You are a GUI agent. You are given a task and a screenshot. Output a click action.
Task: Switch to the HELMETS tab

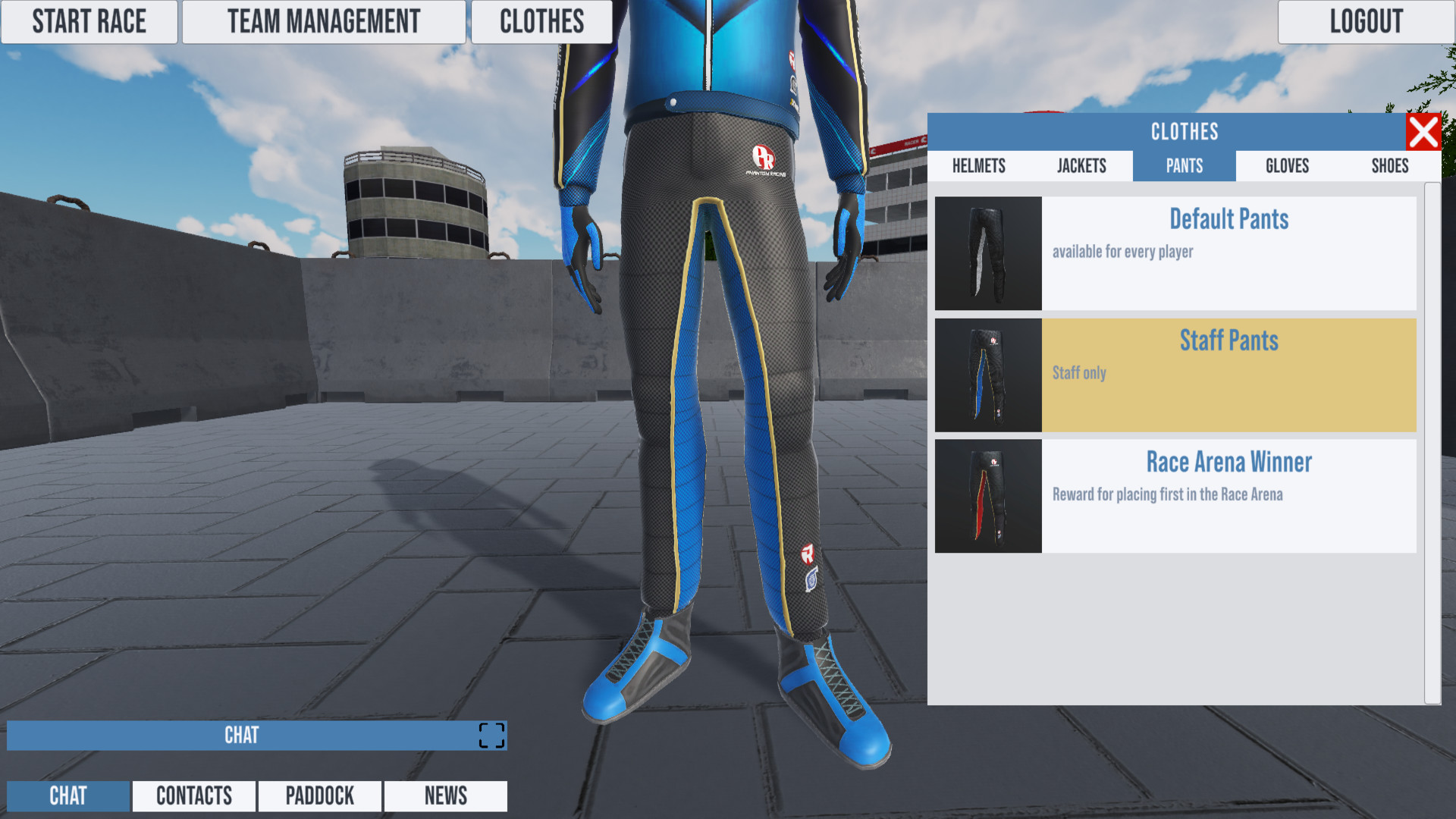980,166
